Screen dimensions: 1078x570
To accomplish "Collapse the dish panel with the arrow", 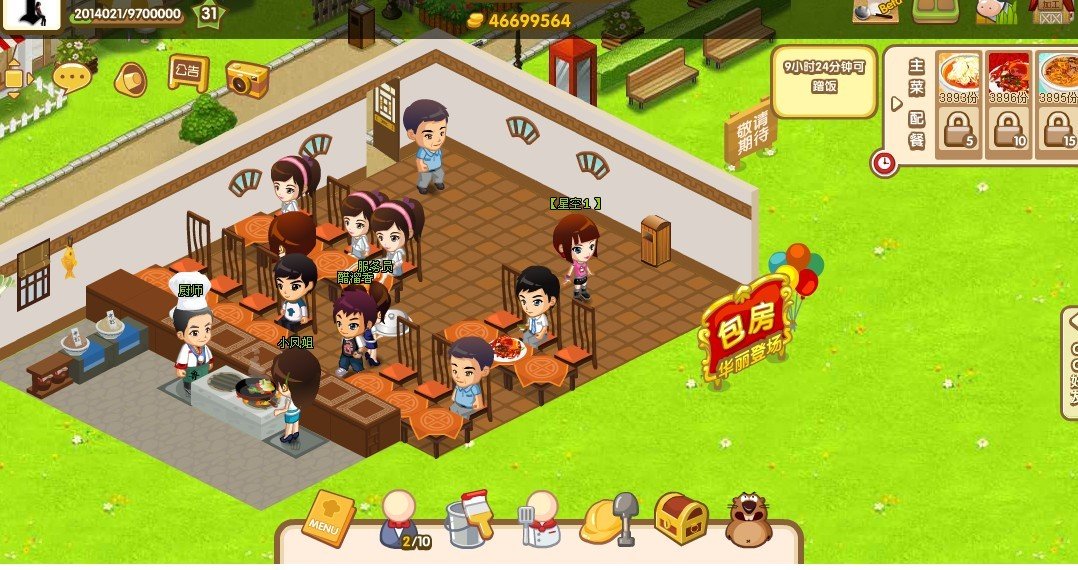I will (x=896, y=104).
